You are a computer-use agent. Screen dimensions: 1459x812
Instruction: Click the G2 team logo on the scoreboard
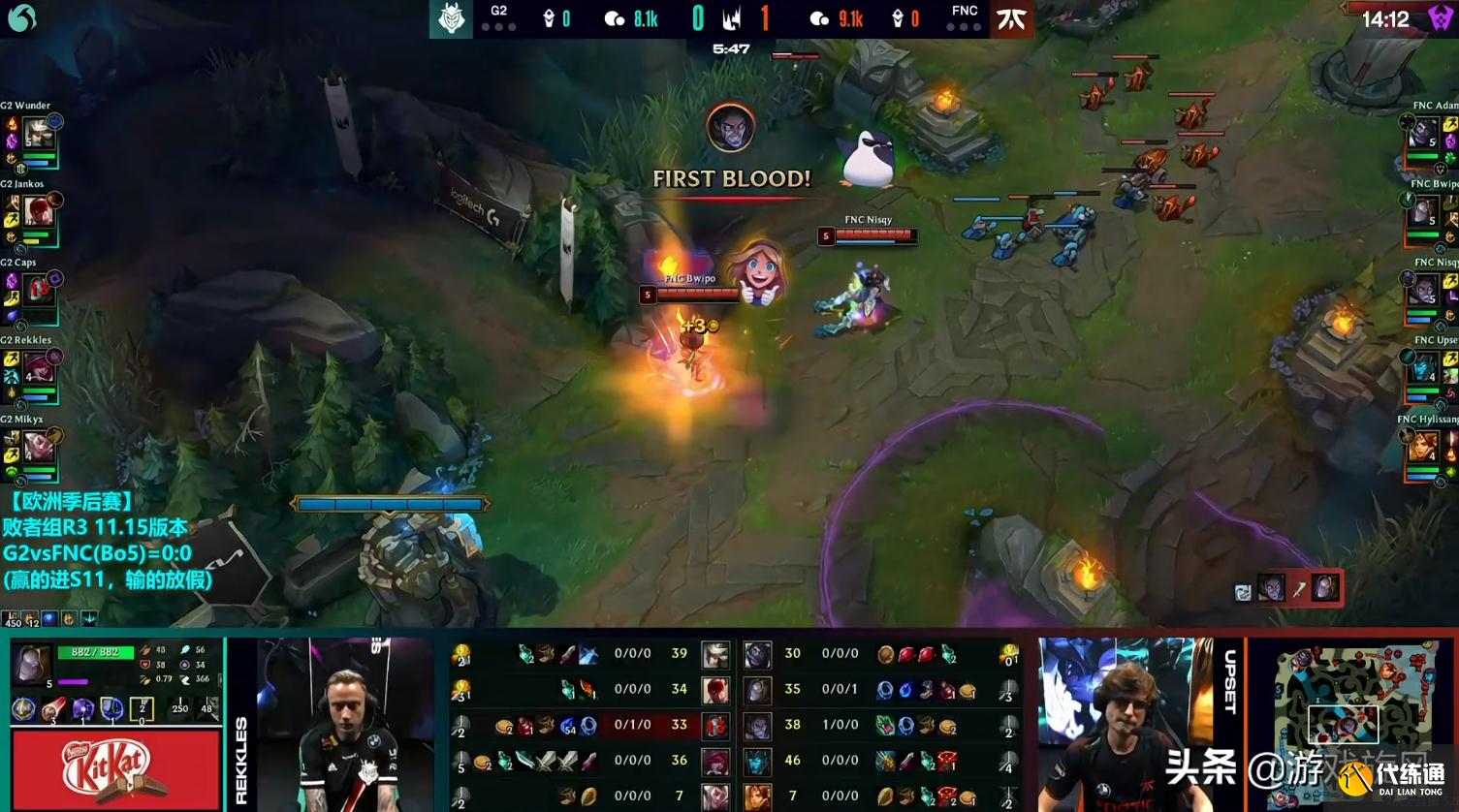451,18
